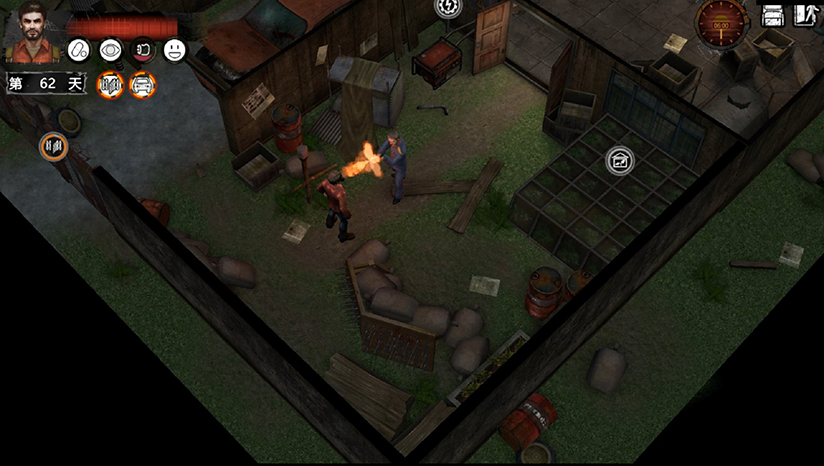Tap the eye status icon
824x466 pixels.
[x=110, y=50]
